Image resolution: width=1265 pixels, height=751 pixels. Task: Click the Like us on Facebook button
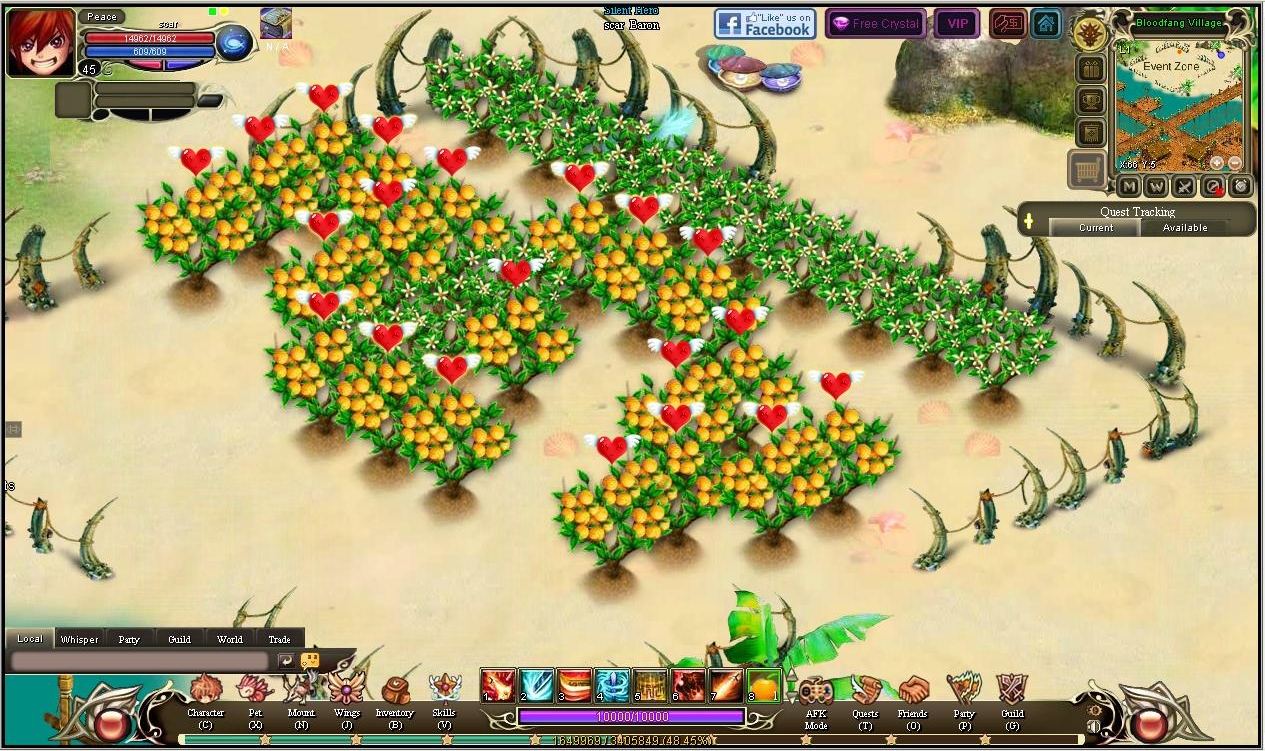[765, 24]
